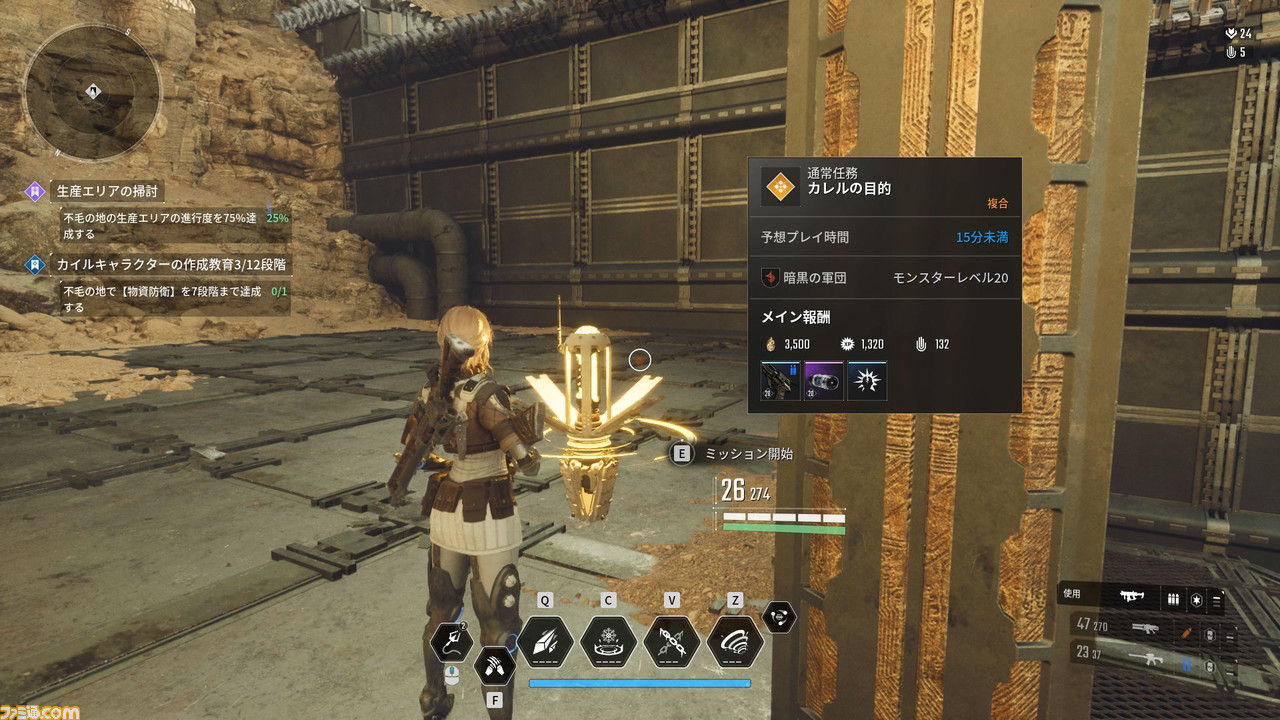
Task: Cast the whirlwind vortex skill
Action: (x=735, y=641)
